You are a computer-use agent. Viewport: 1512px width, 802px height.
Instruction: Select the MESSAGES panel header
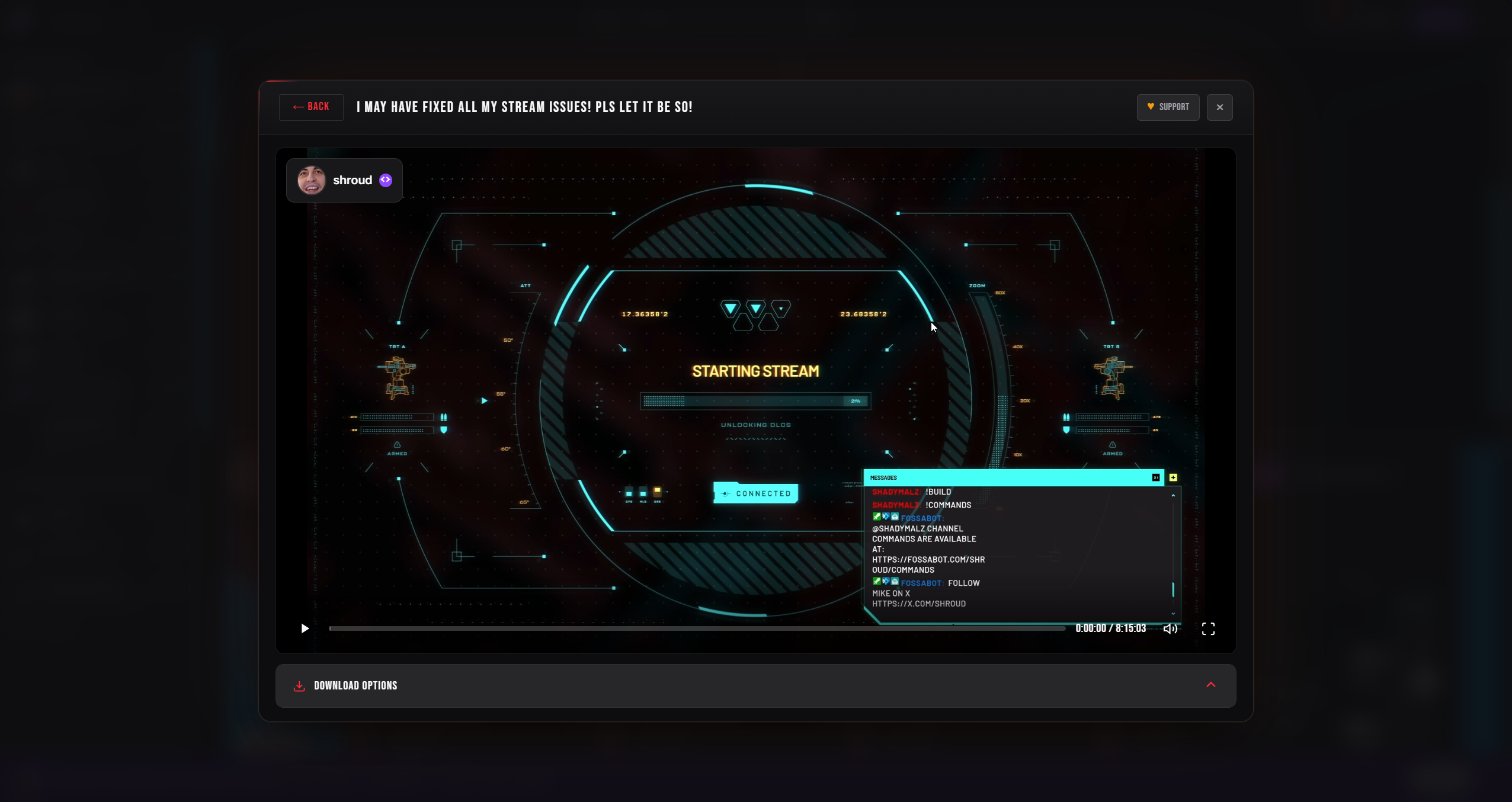[x=883, y=477]
